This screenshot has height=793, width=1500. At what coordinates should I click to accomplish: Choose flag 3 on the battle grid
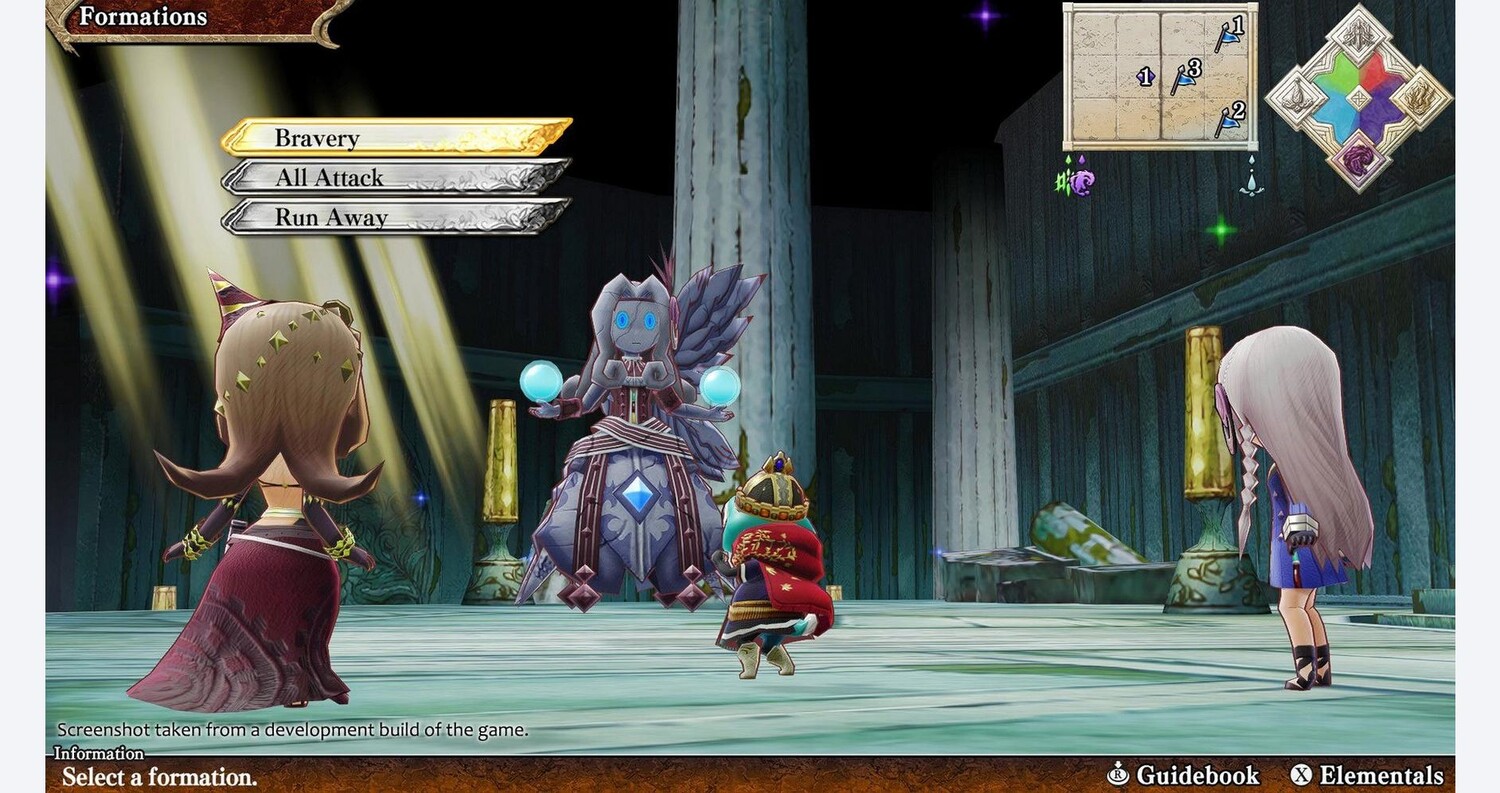click(x=1184, y=76)
